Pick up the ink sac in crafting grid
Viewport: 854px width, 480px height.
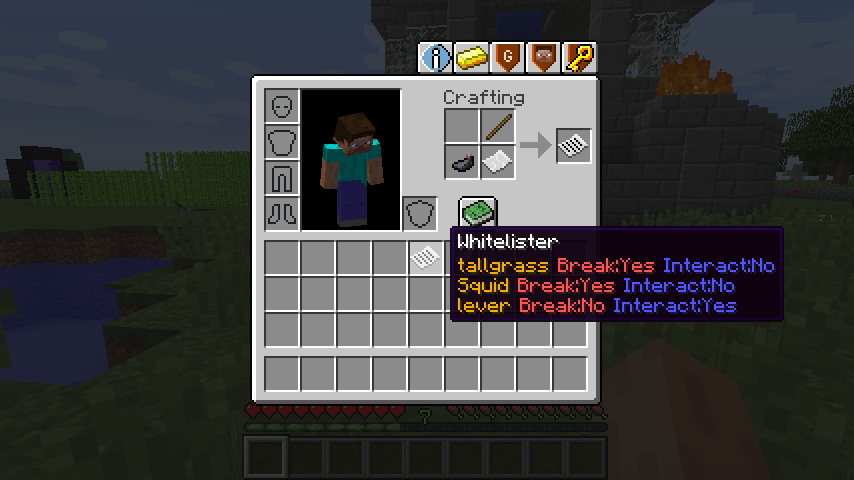462,162
